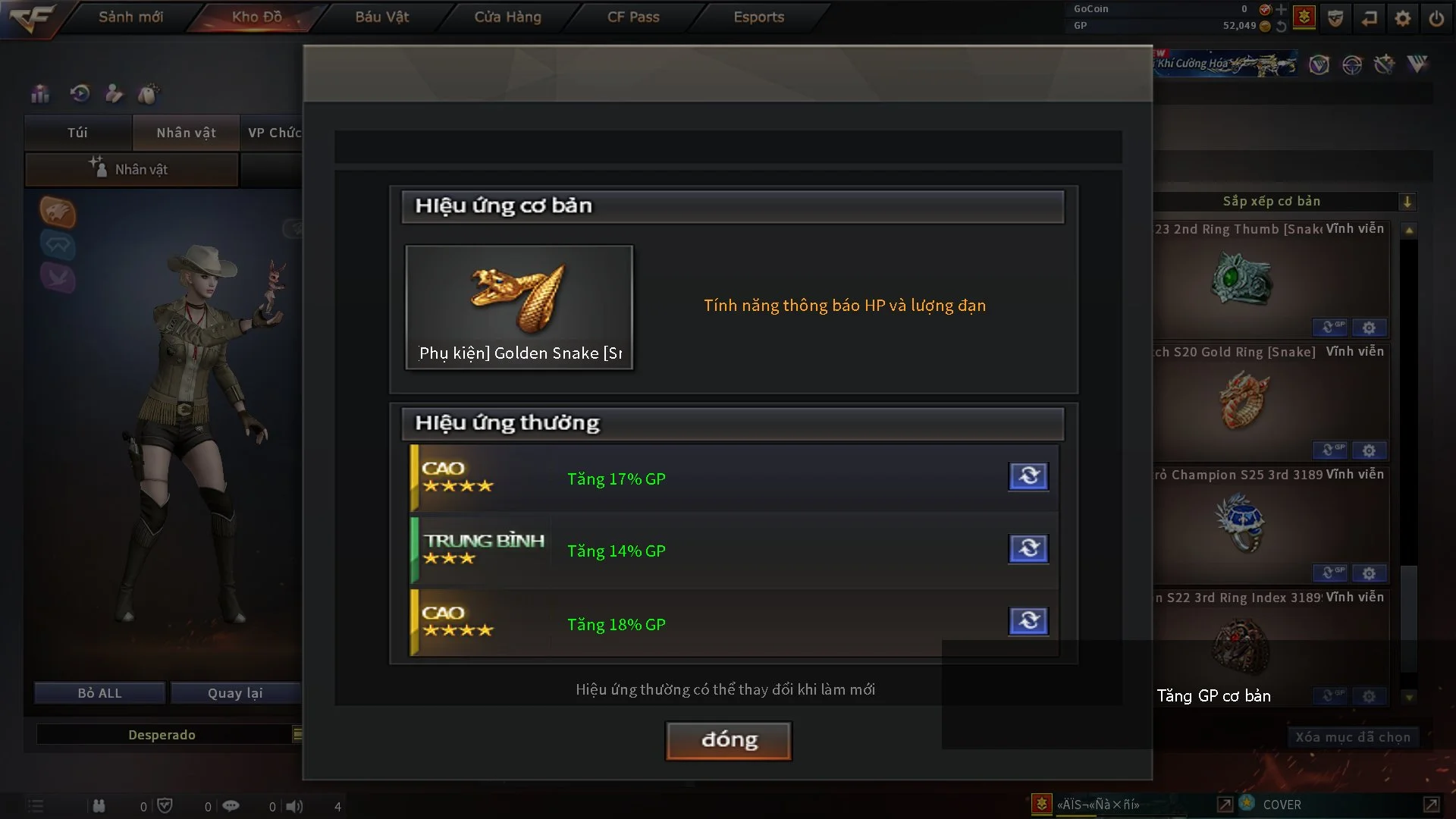
Task: Select the Golden Snake accessory thumbnail
Action: pyautogui.click(x=519, y=307)
